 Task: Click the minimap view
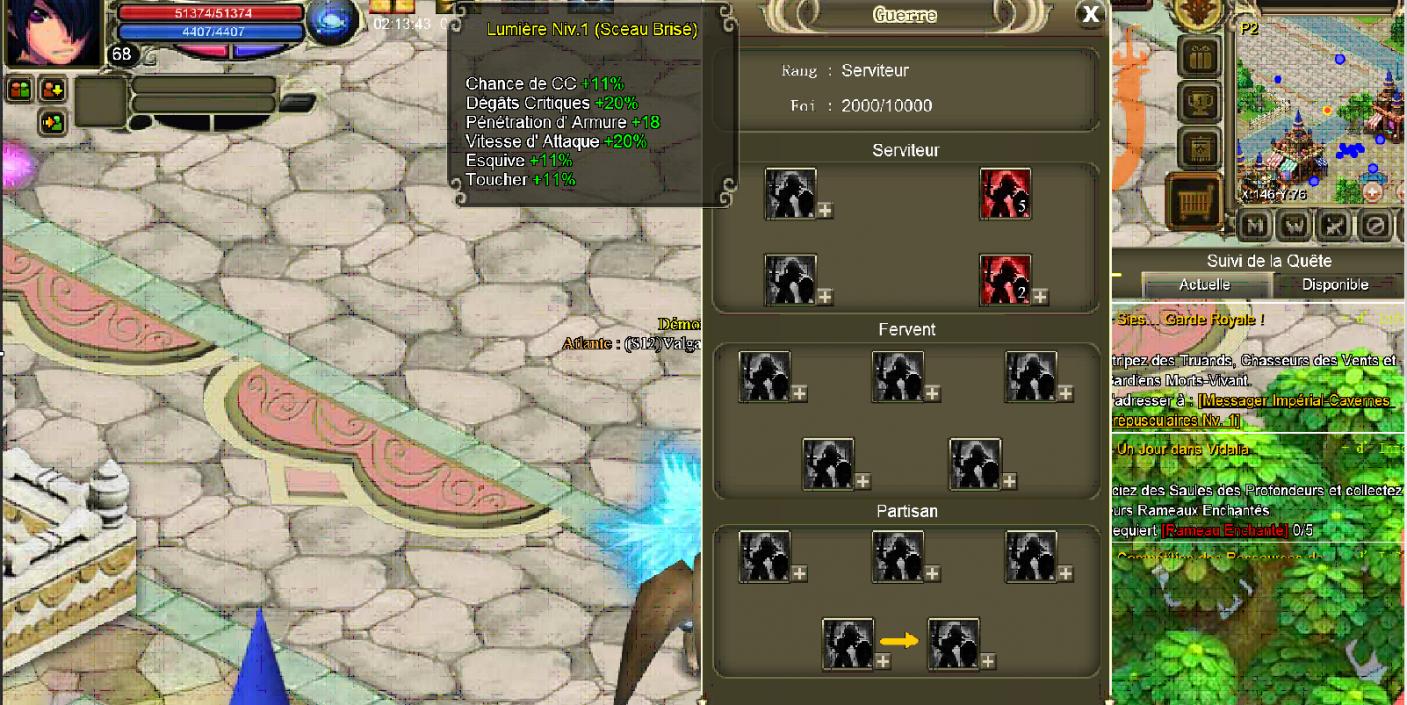pyautogui.click(x=1318, y=110)
